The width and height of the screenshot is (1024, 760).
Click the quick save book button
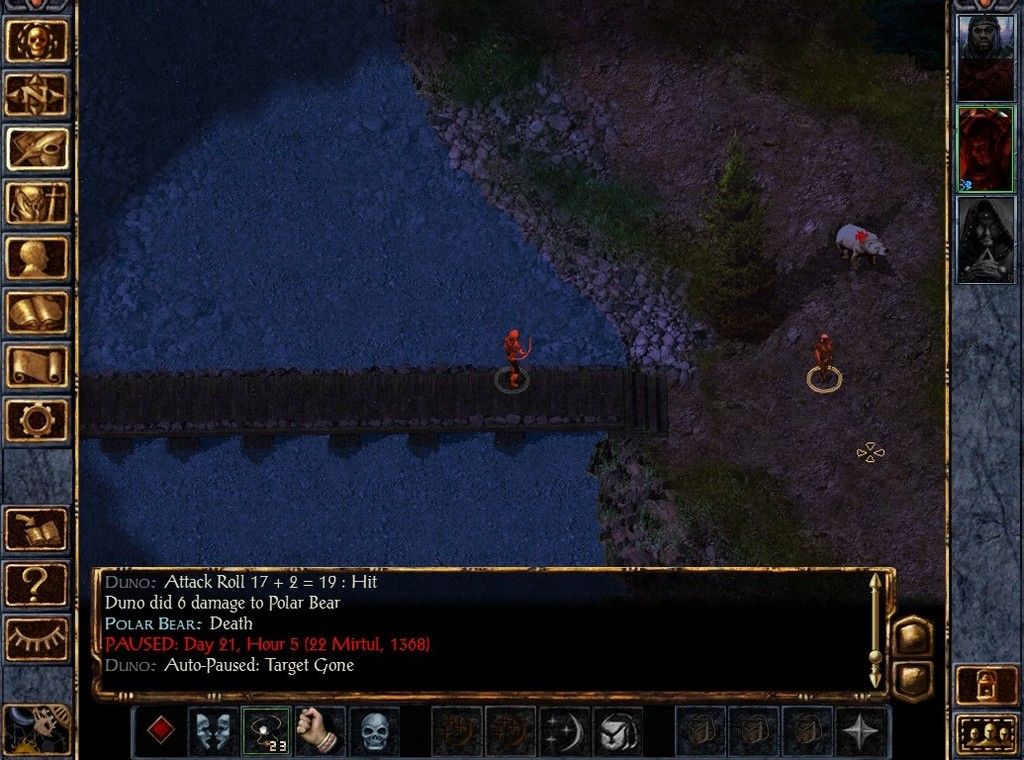[x=38, y=530]
